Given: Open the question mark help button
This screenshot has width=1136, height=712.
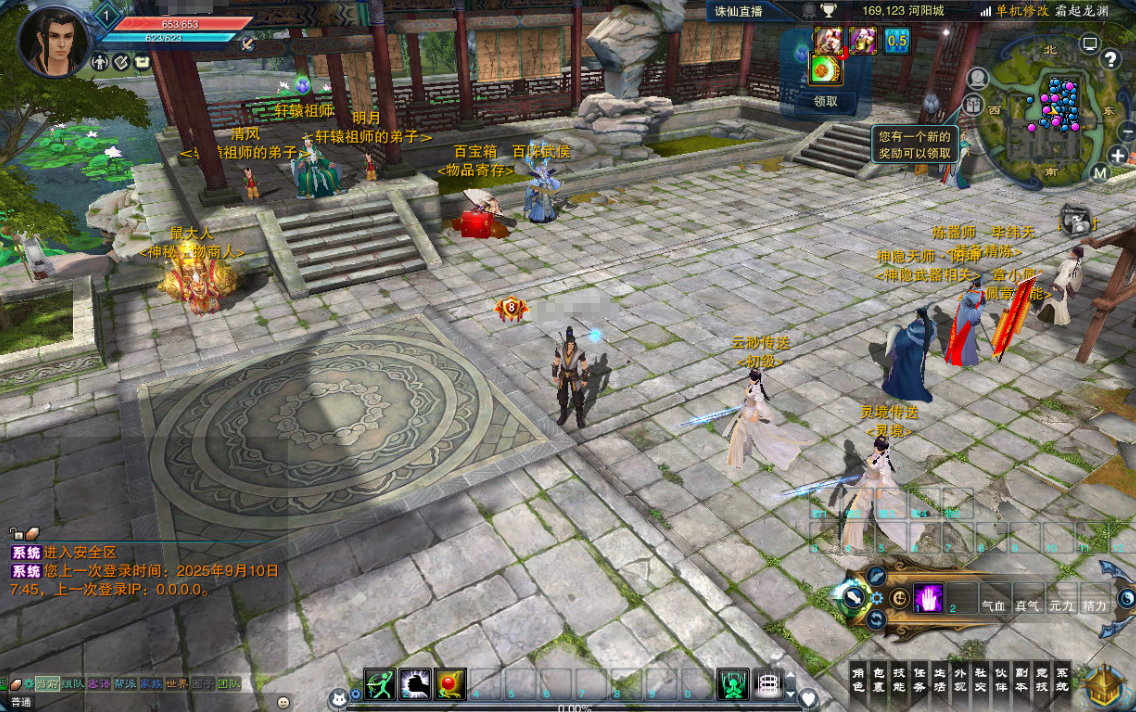Looking at the screenshot, I should (x=1110, y=59).
